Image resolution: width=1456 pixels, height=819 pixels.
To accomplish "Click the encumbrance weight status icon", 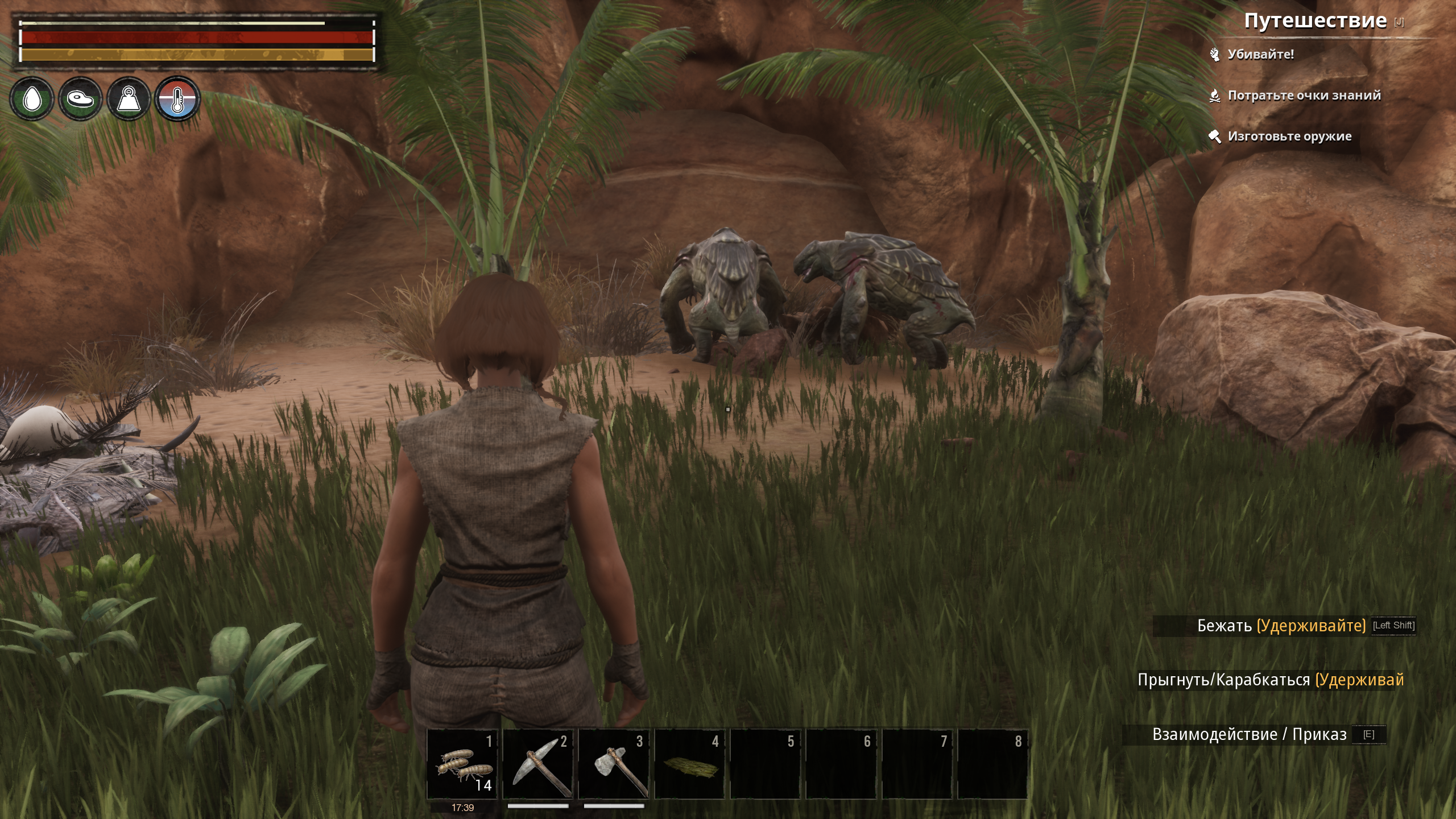I will coord(129,99).
